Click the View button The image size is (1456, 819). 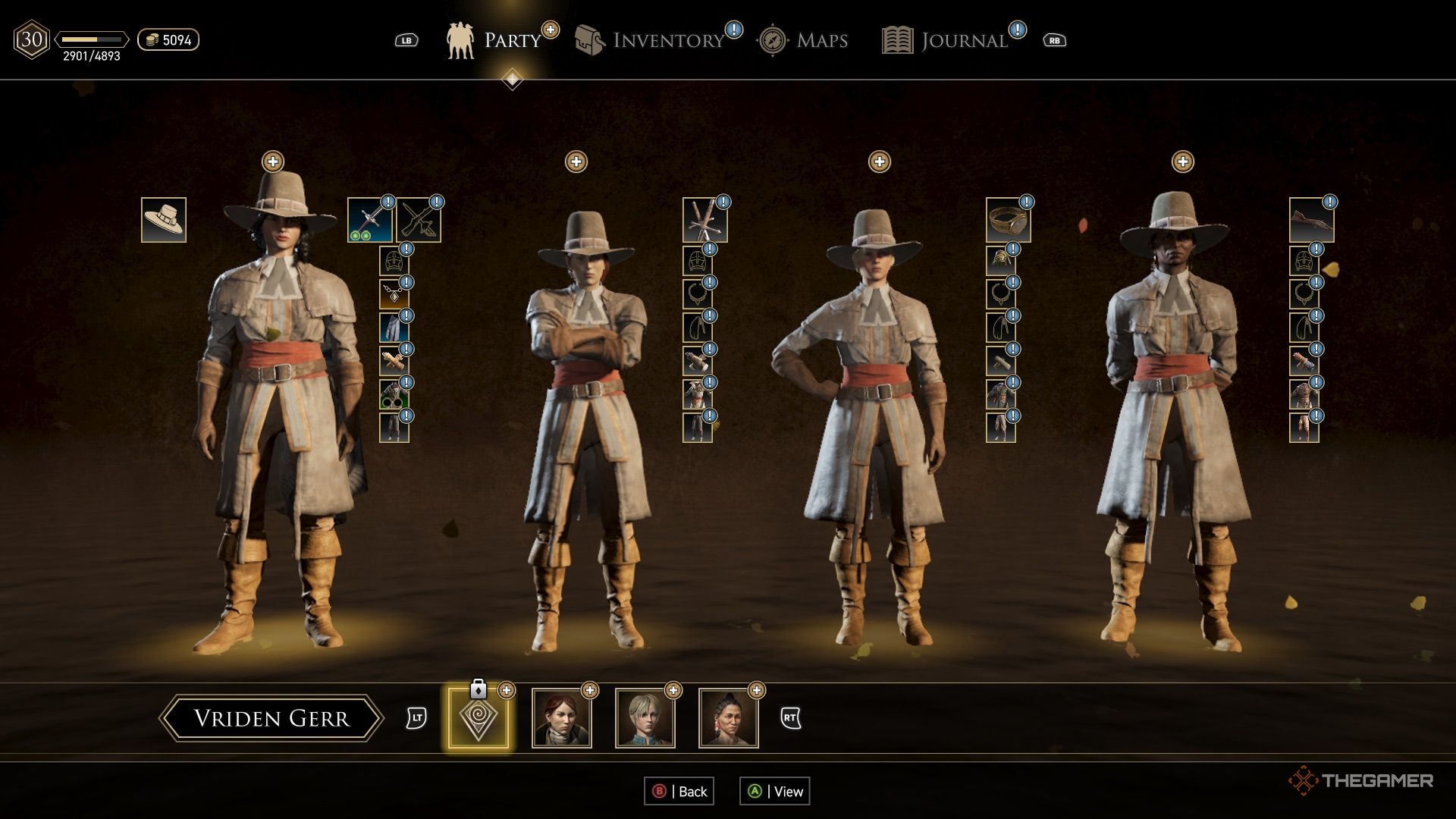click(x=775, y=791)
